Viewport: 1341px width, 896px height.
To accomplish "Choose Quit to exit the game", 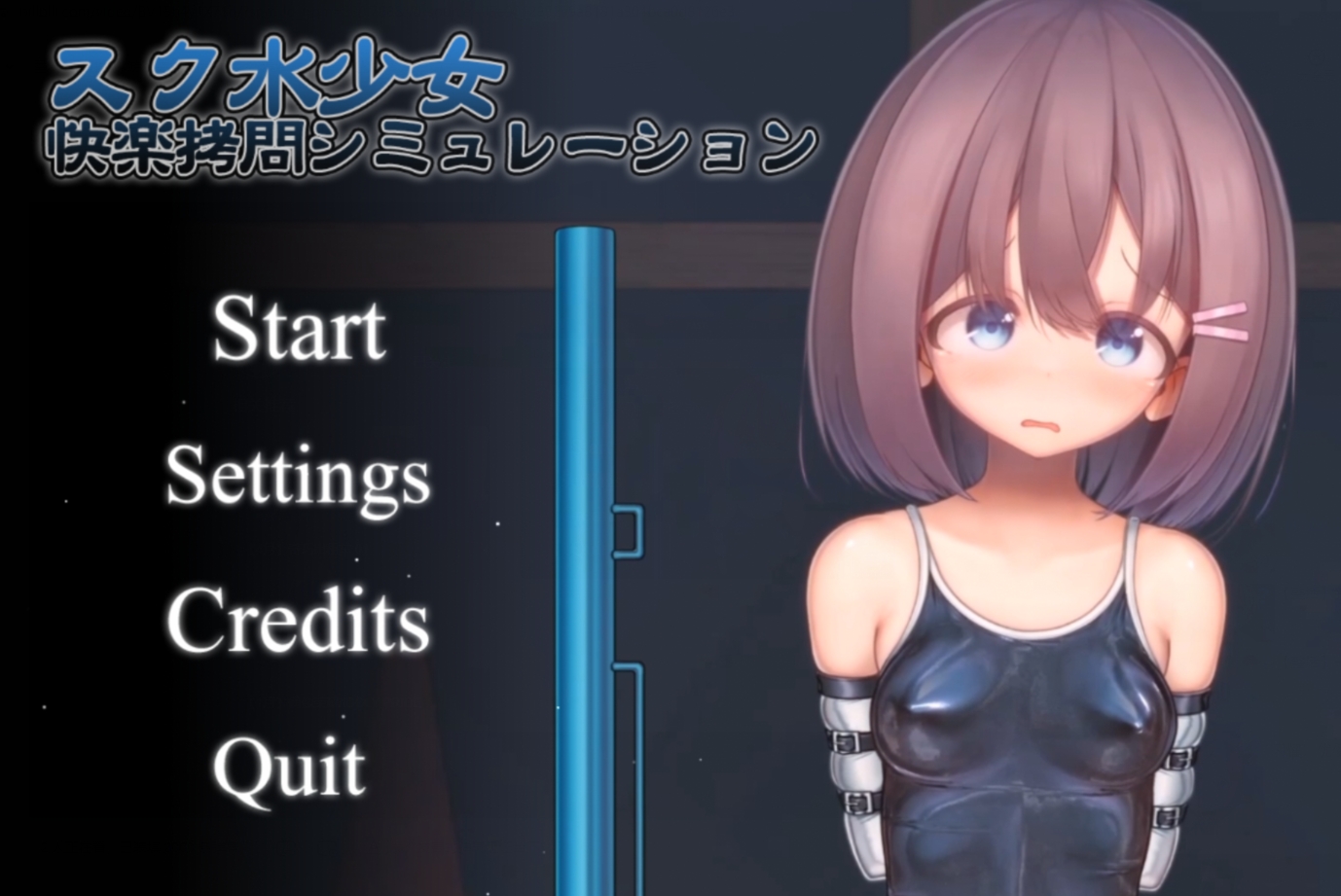I will pos(289,768).
